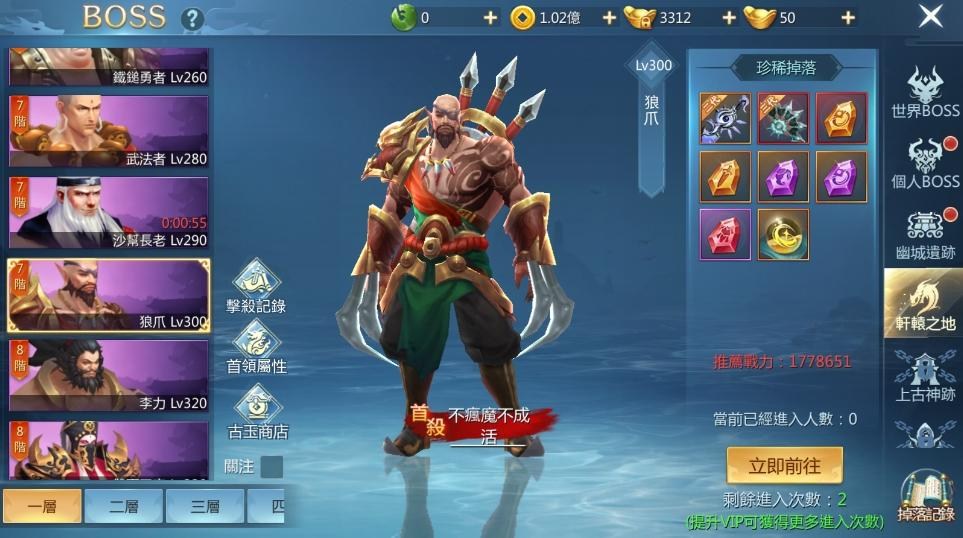The image size is (963, 538).
Task: Select boss 李力 Lv320 in list
Action: pos(110,376)
